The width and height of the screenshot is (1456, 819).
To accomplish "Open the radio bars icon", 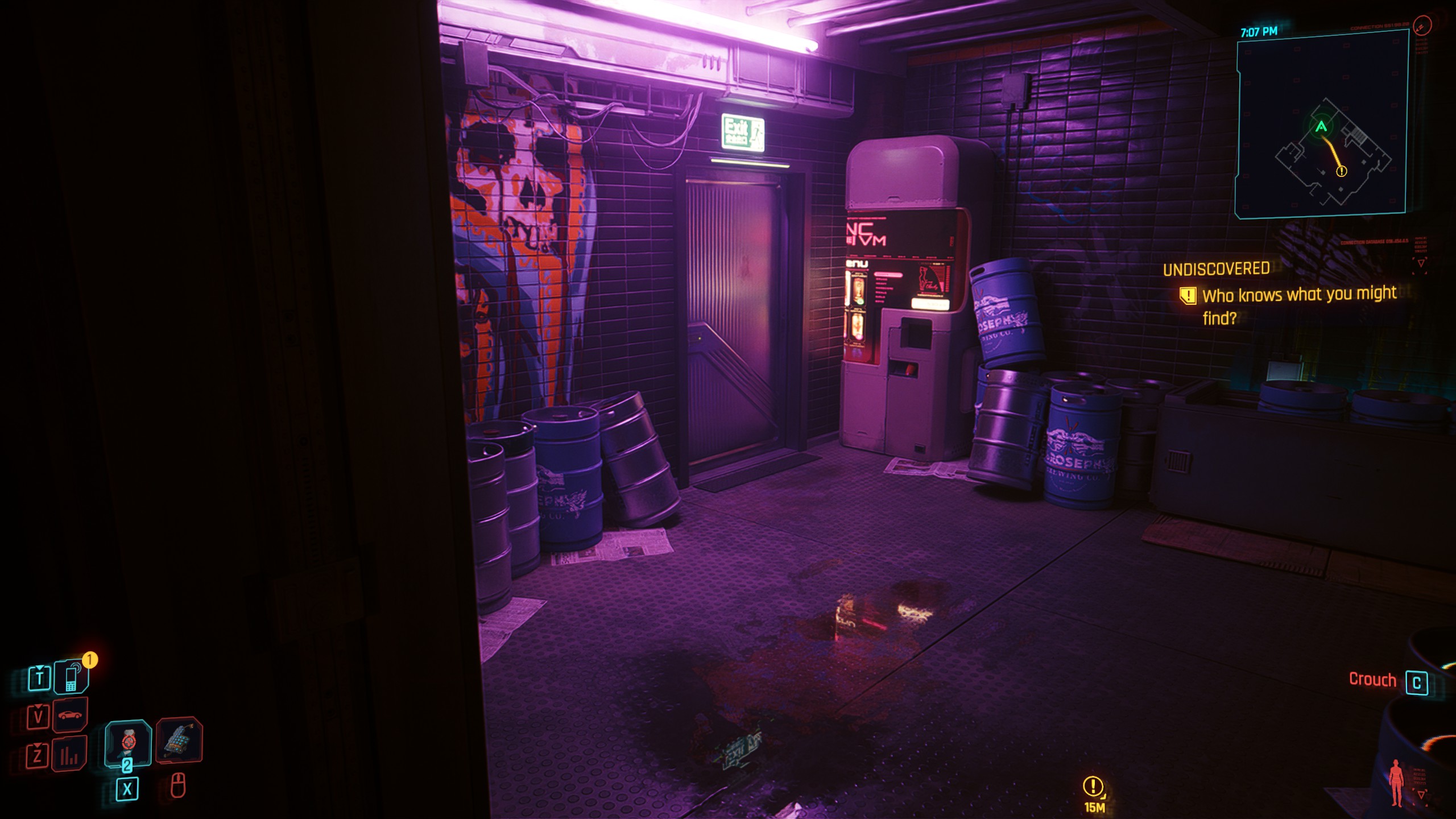I will point(69,754).
